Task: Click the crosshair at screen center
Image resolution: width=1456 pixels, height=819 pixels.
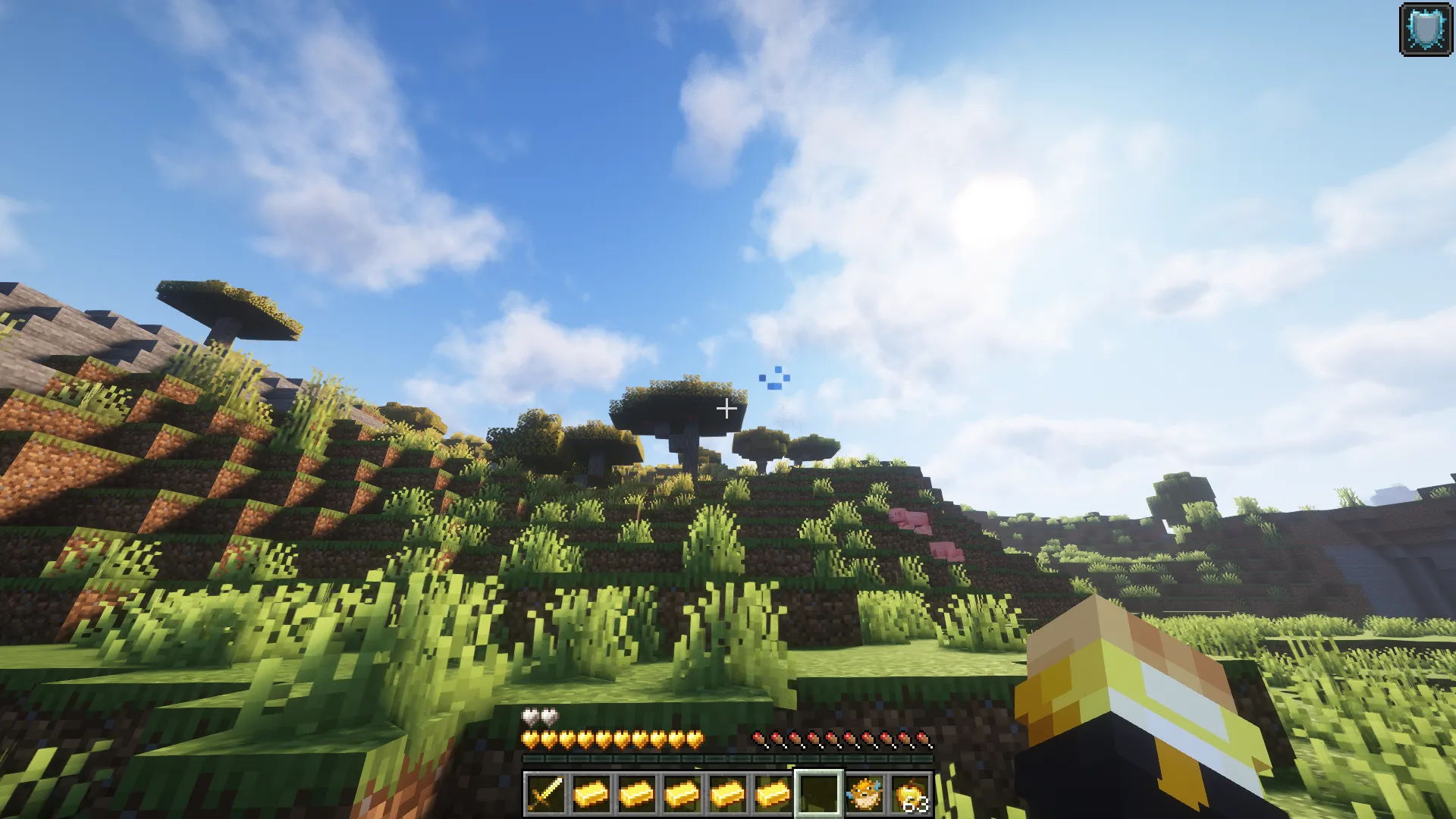Action: pyautogui.click(x=727, y=408)
